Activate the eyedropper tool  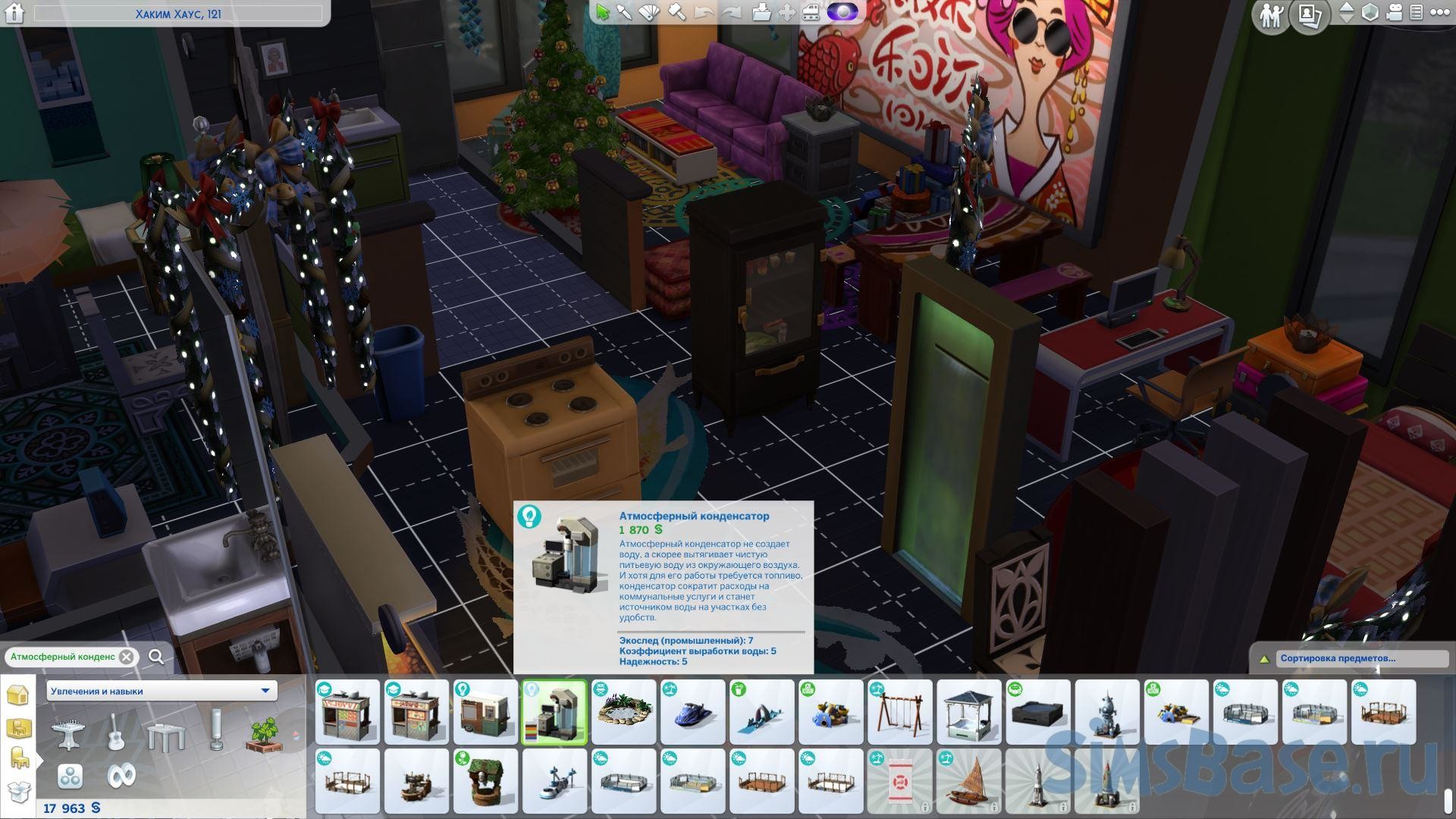click(x=625, y=12)
